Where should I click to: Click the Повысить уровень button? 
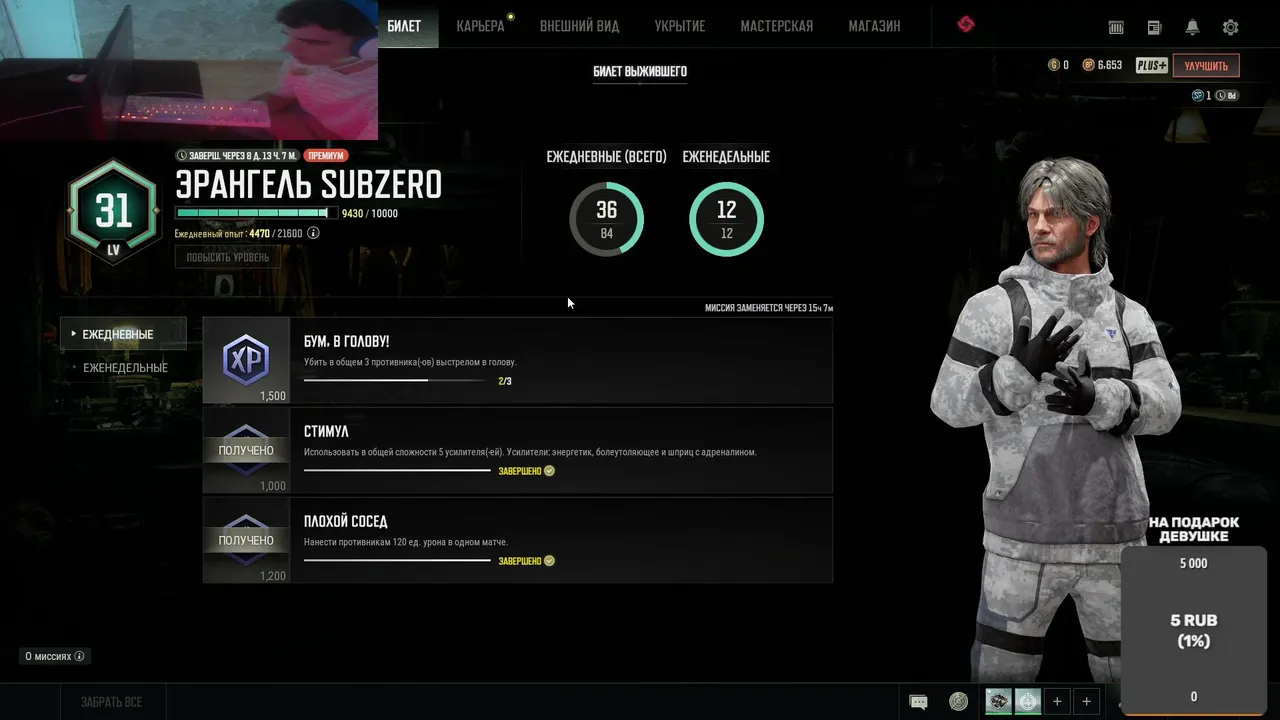(x=228, y=257)
